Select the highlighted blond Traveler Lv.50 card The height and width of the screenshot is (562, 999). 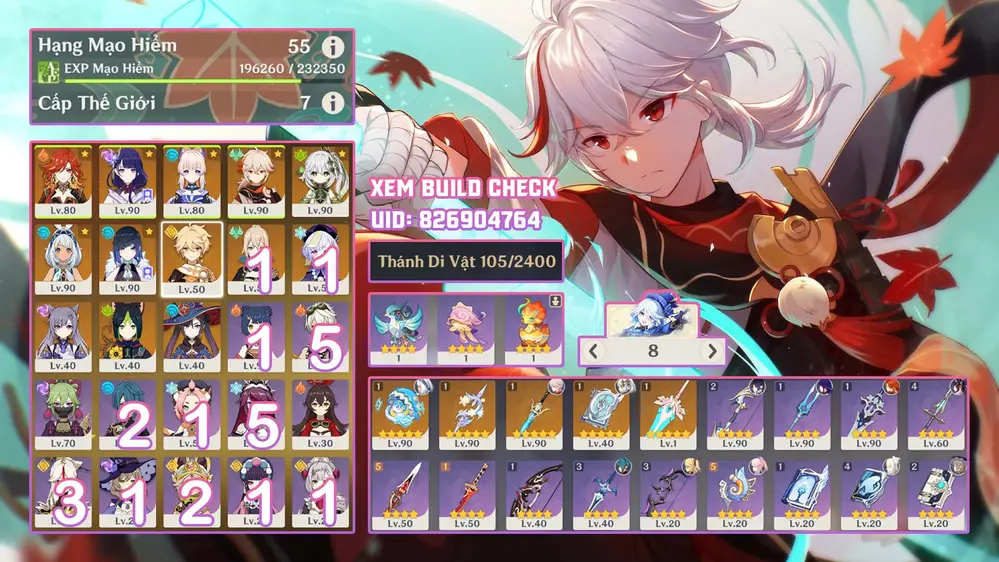(x=192, y=258)
